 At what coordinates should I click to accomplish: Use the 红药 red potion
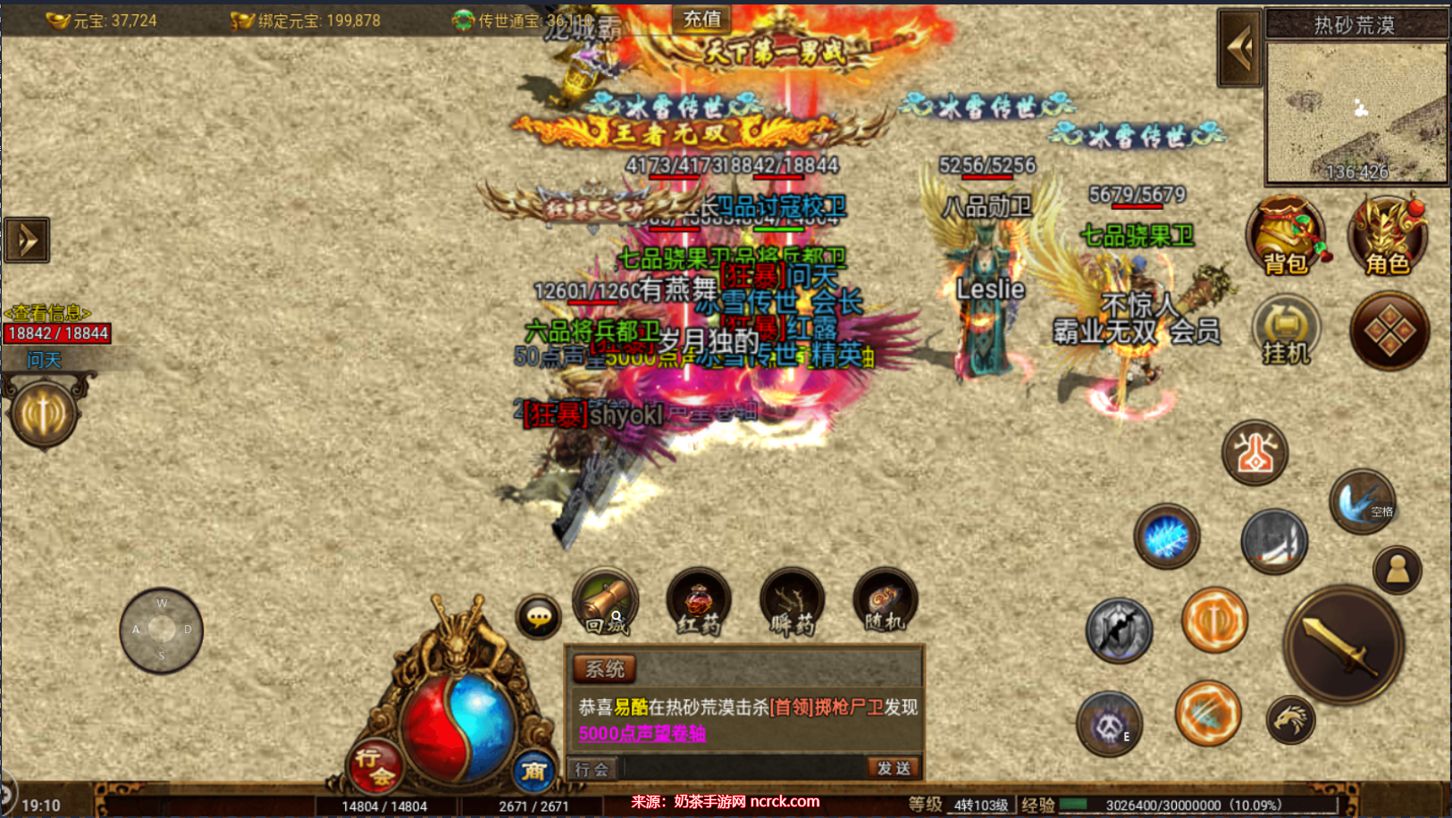(x=698, y=601)
